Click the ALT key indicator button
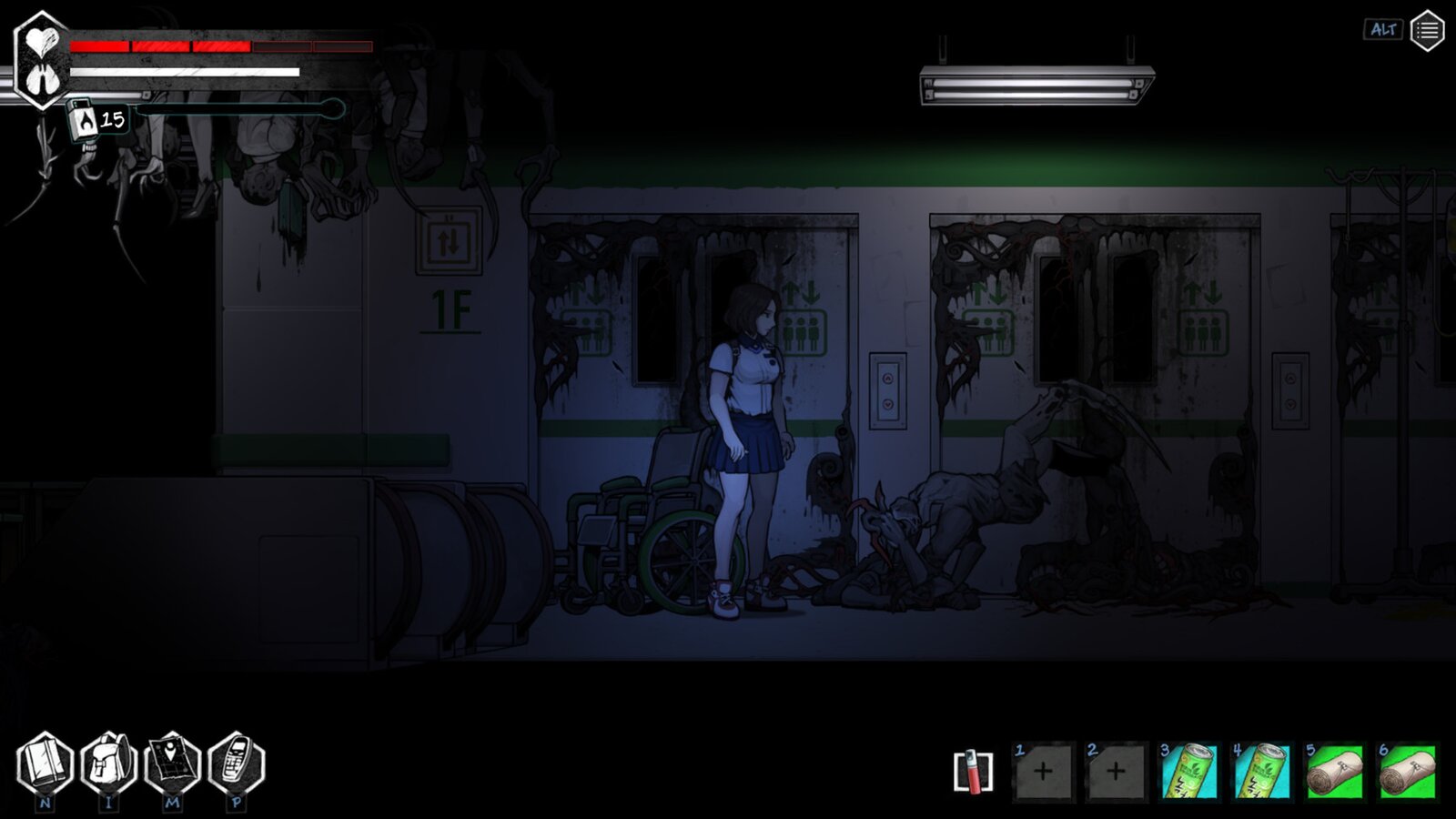 (1382, 30)
